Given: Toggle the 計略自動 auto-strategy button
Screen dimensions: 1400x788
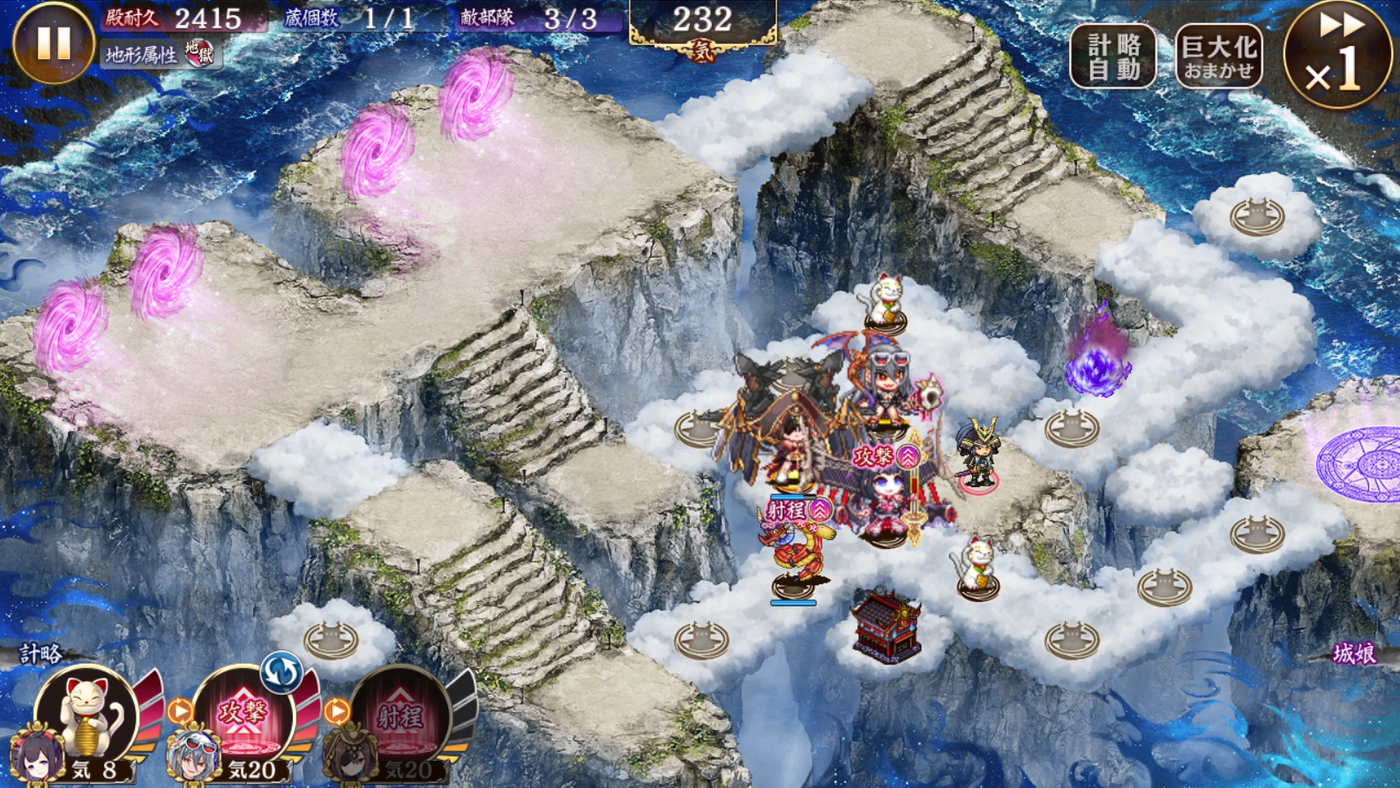Looking at the screenshot, I should 1113,56.
